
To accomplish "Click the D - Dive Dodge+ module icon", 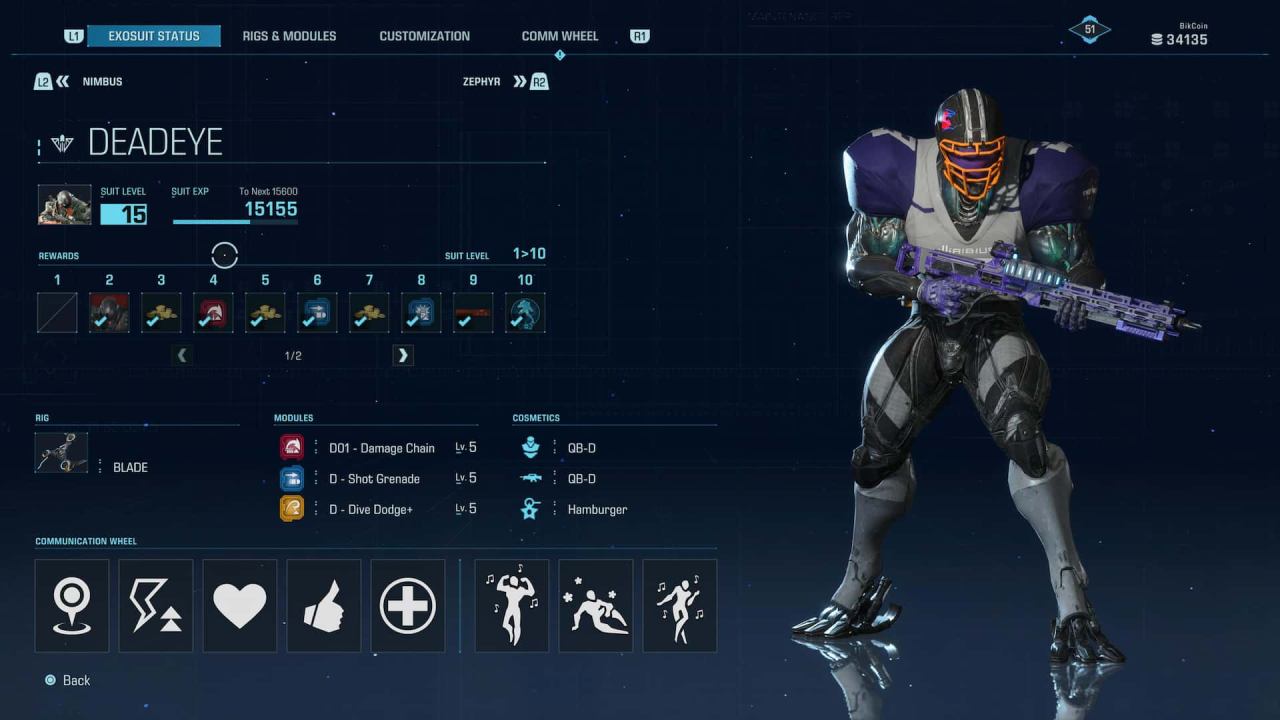I will [291, 508].
